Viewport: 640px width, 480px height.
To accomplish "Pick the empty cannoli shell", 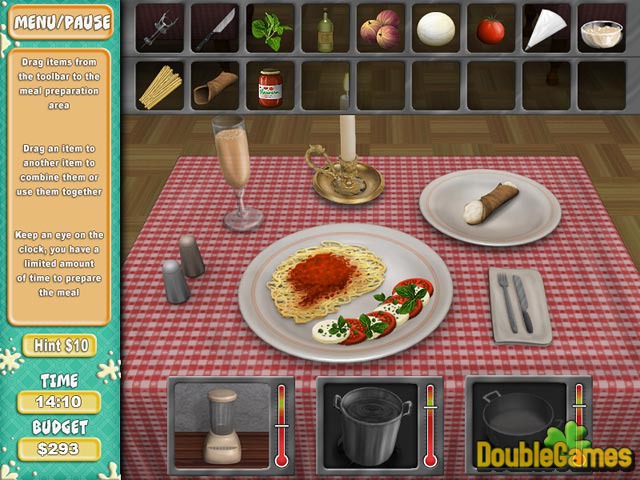I will (x=214, y=87).
